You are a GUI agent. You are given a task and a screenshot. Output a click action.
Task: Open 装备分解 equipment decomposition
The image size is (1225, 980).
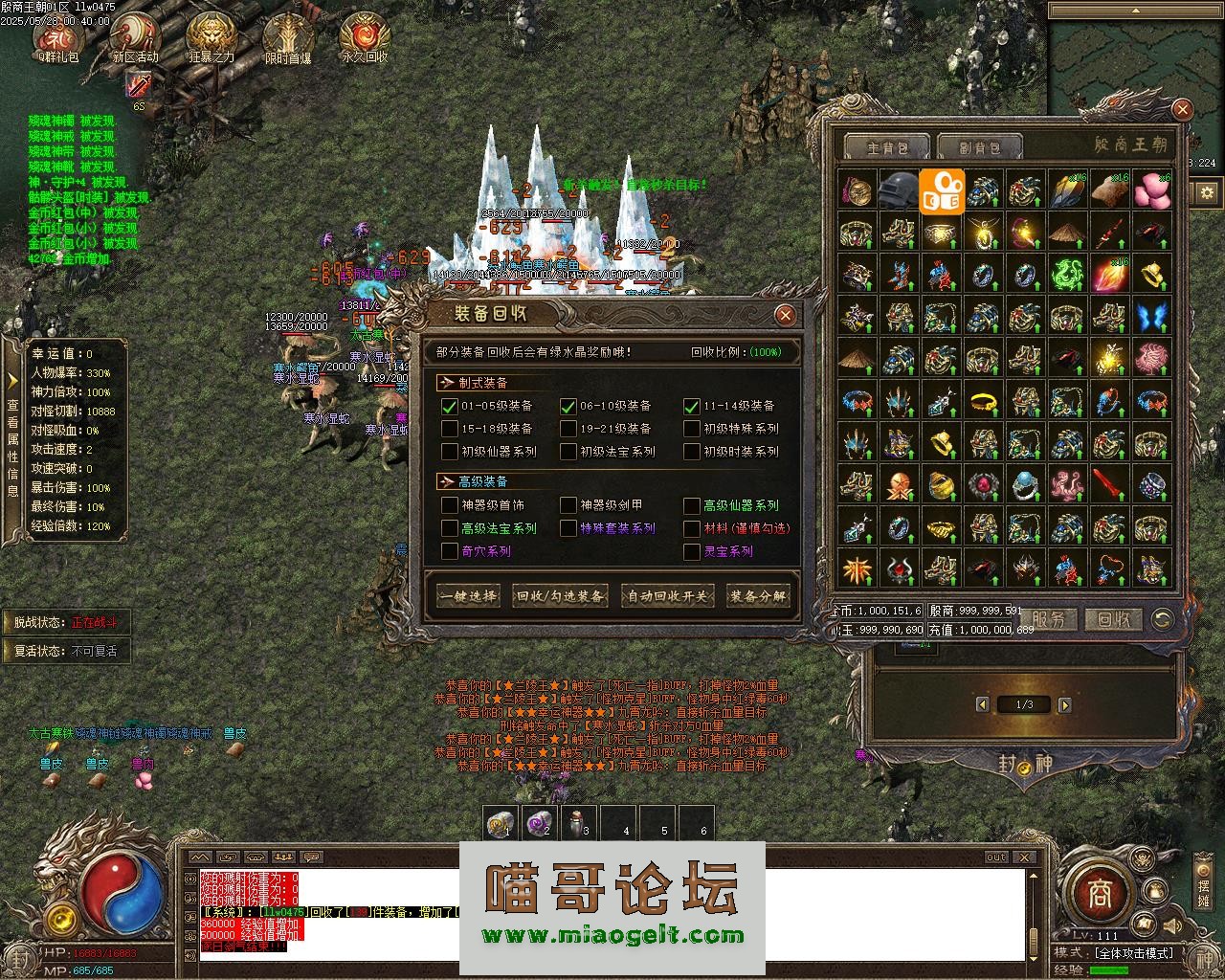point(758,595)
